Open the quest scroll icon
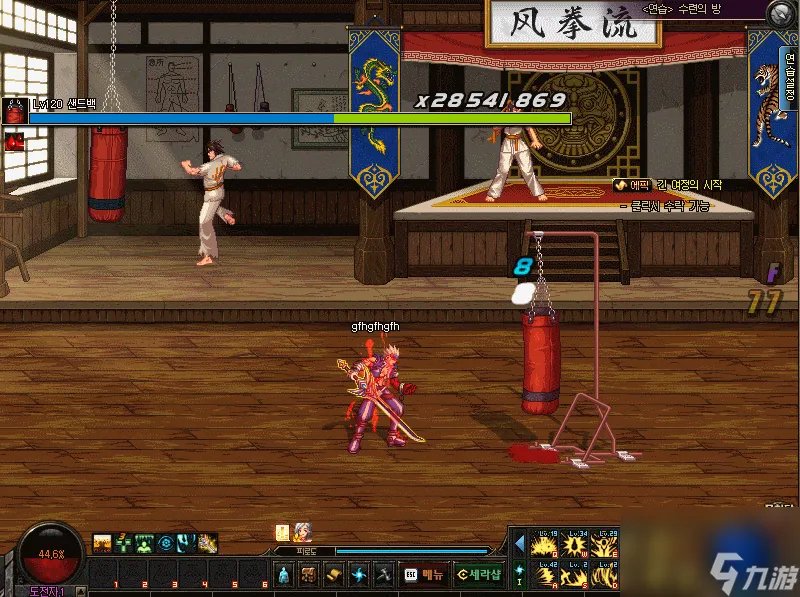The width and height of the screenshot is (800, 597). point(334,574)
